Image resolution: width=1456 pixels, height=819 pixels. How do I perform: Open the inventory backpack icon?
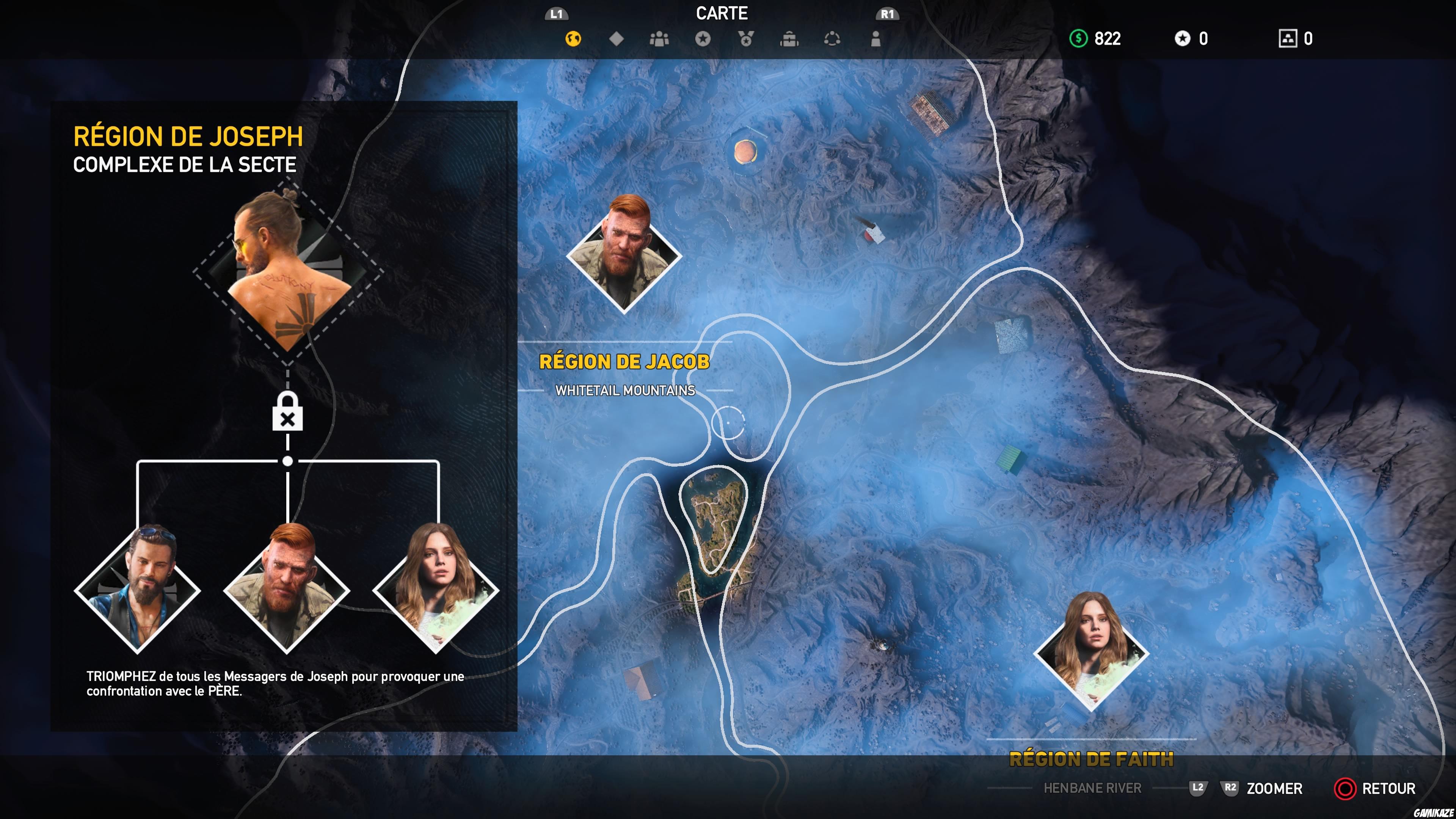pyautogui.click(x=789, y=38)
